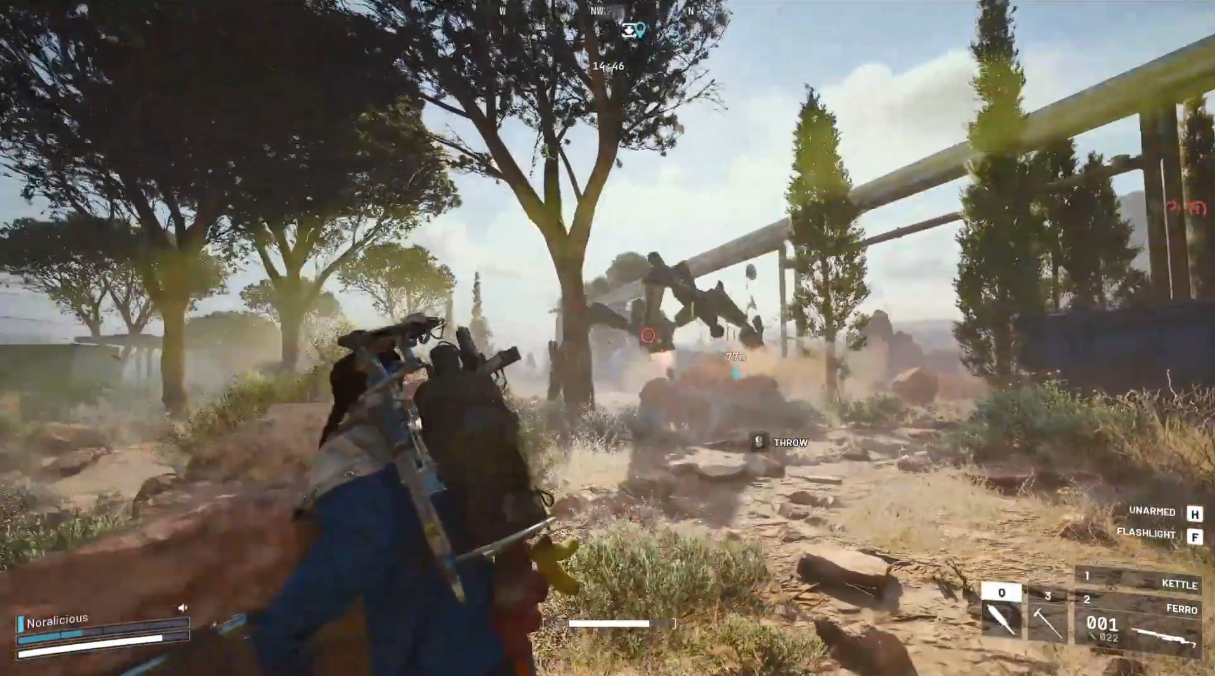This screenshot has width=1215, height=676.
Task: Select the pickaxe tool slot
Action: pos(1047,622)
